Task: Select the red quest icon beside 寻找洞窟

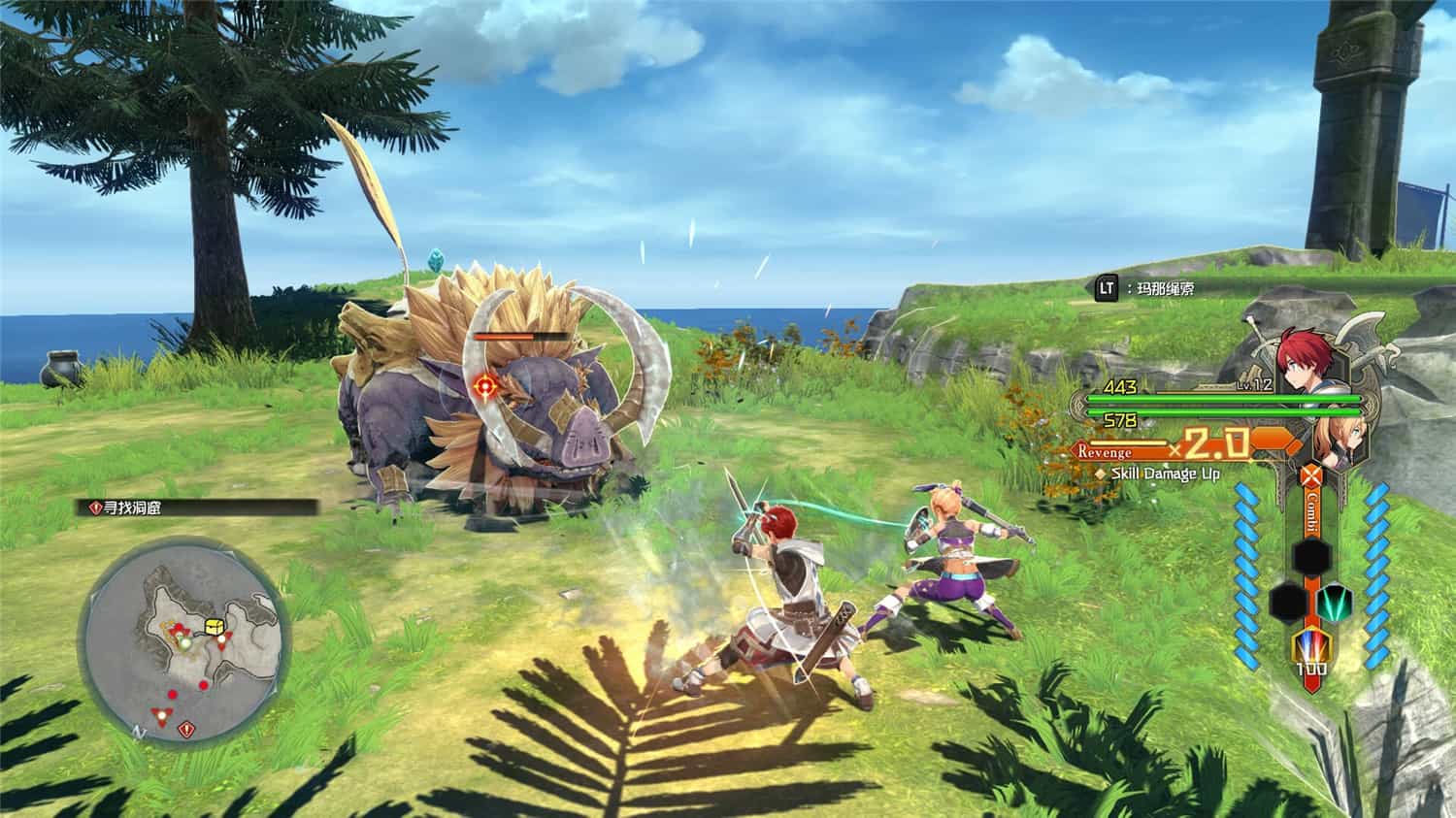Action: click(x=98, y=506)
